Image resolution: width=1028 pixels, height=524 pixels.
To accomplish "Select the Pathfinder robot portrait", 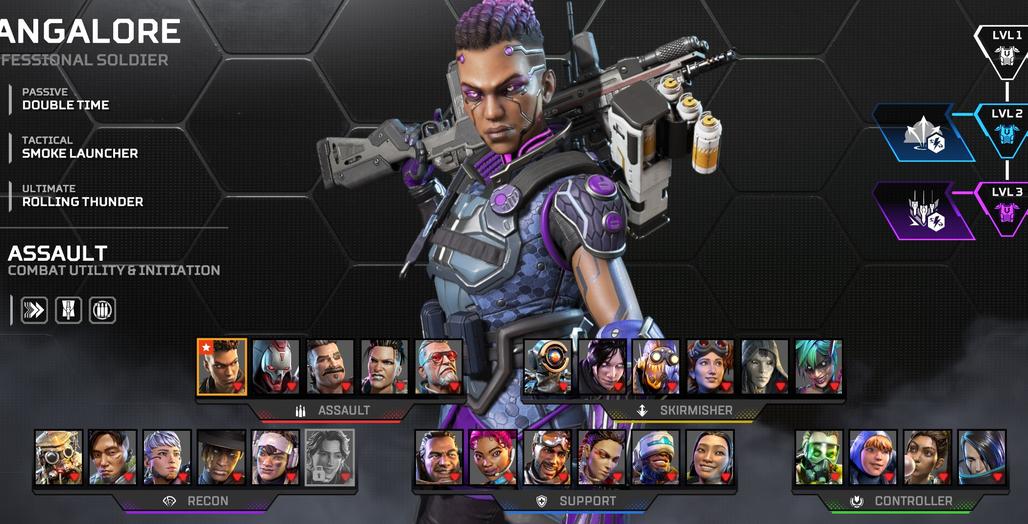I will [548, 366].
